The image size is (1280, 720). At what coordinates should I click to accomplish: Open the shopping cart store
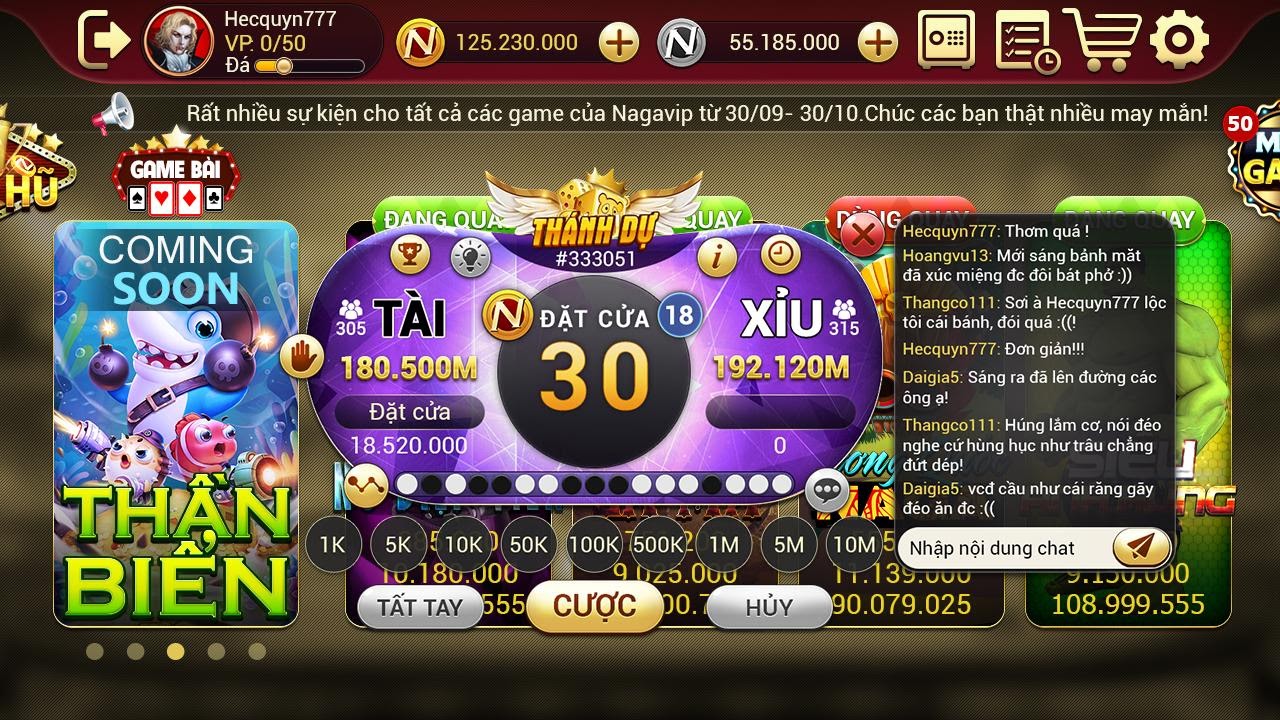click(1101, 40)
